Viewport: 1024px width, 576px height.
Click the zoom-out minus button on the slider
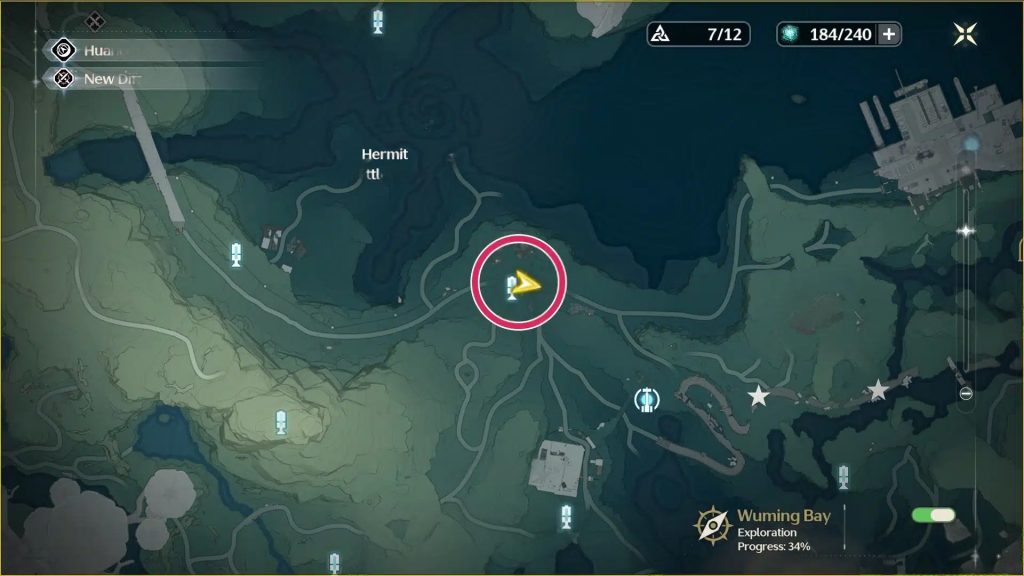coord(965,394)
